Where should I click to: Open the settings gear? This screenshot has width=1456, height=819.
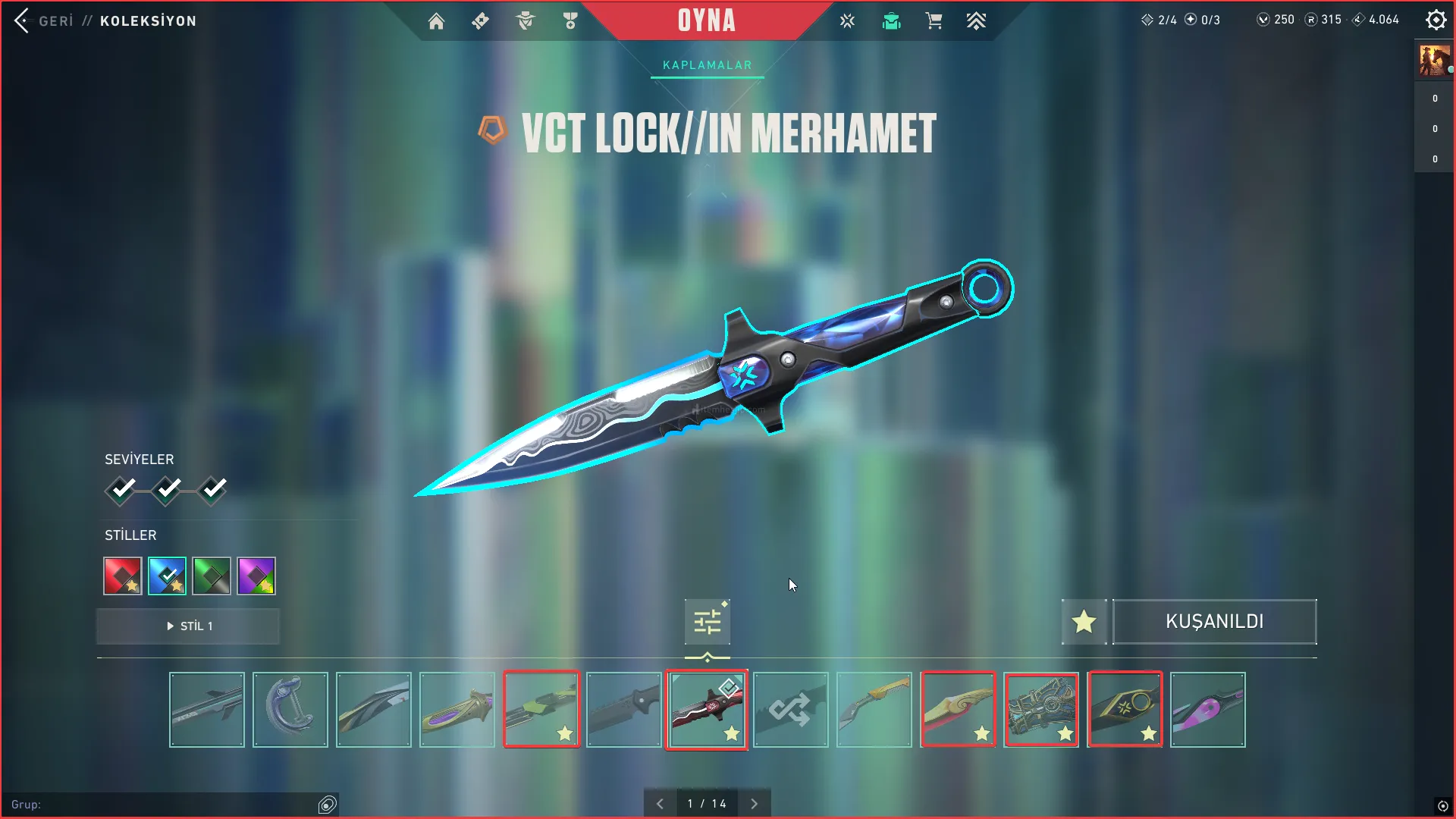(x=1436, y=20)
